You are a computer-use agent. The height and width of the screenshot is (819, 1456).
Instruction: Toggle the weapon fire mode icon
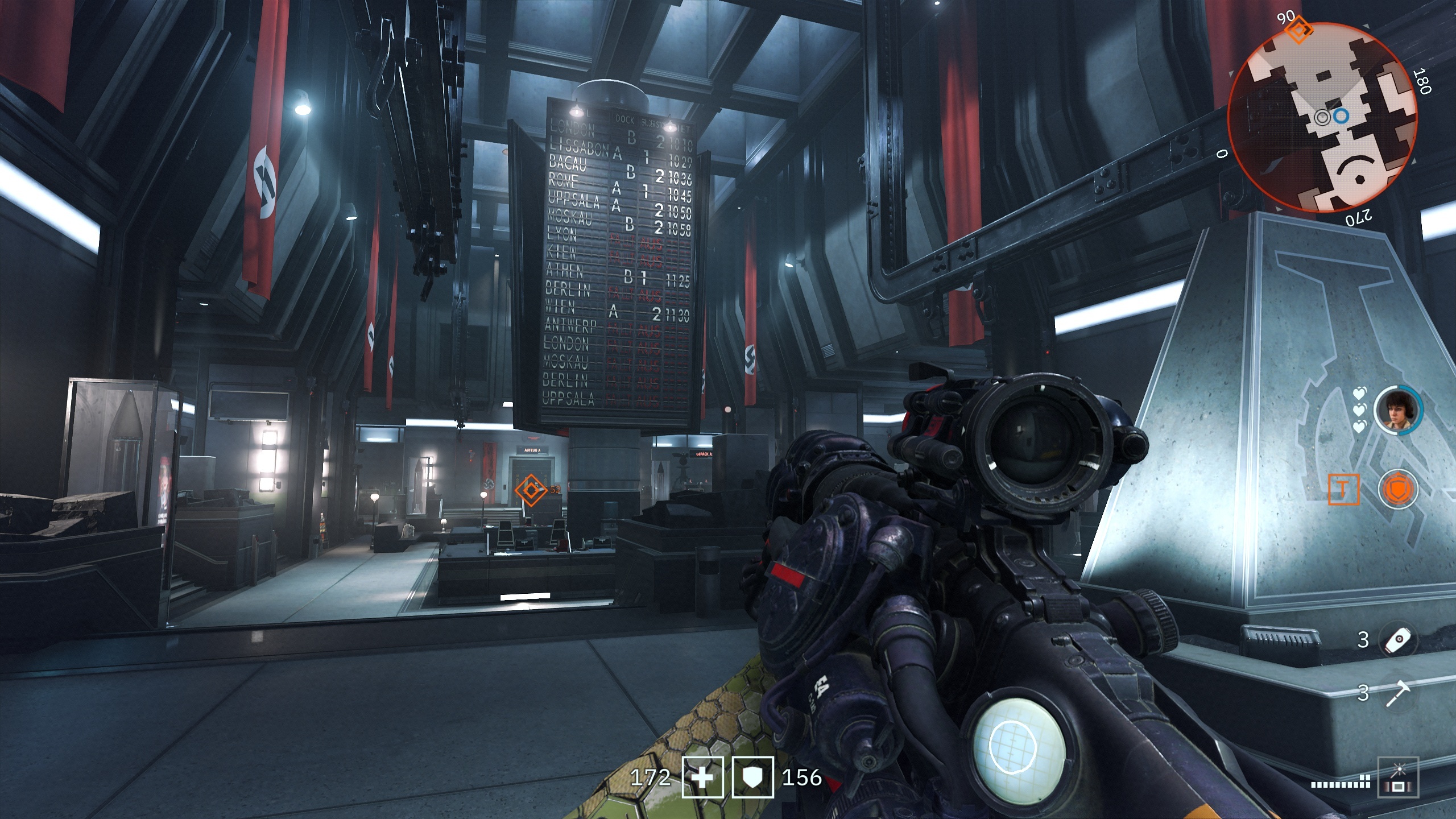pos(1399,776)
